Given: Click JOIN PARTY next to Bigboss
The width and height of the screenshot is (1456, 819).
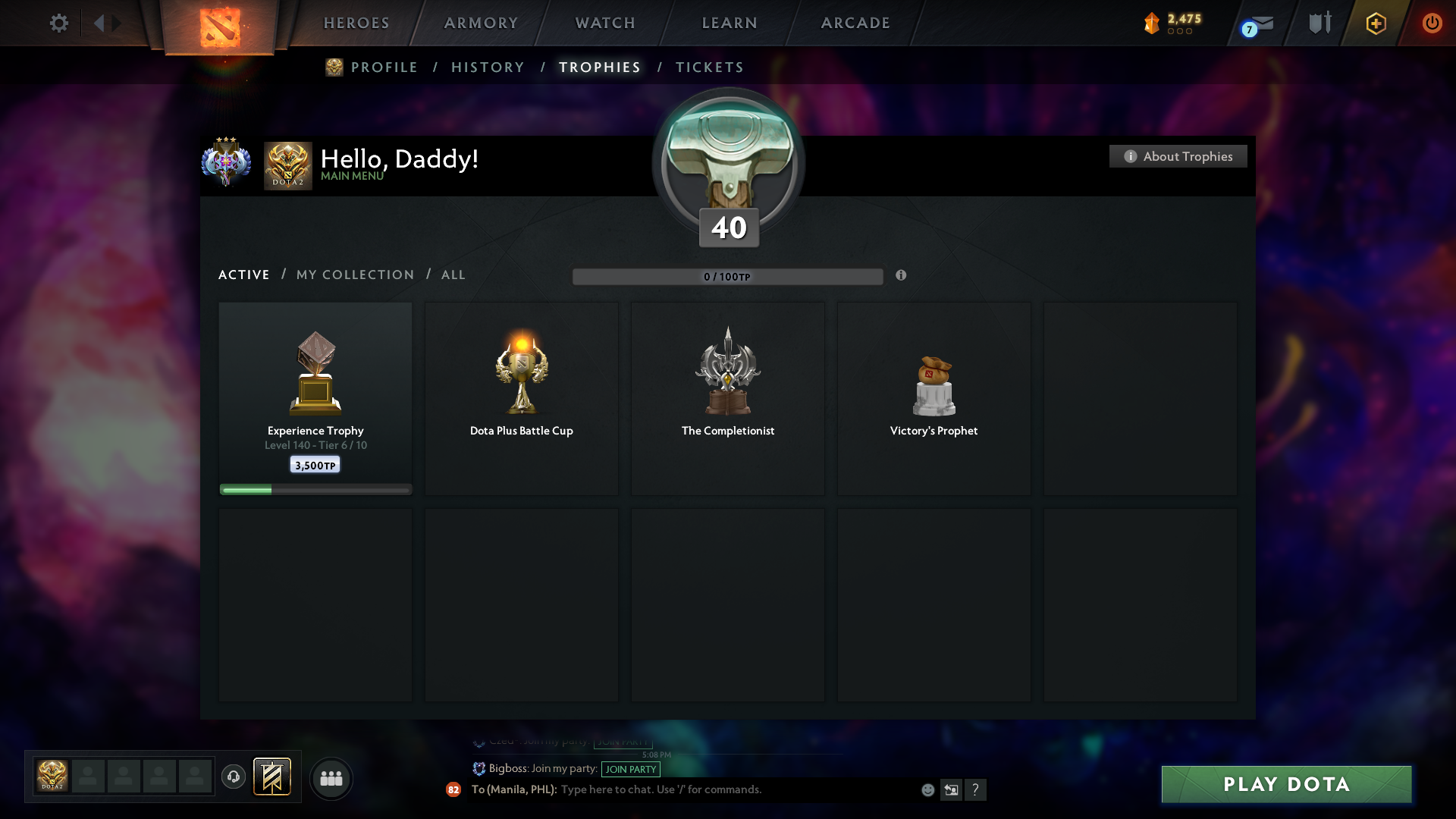Looking at the screenshot, I should 630,769.
